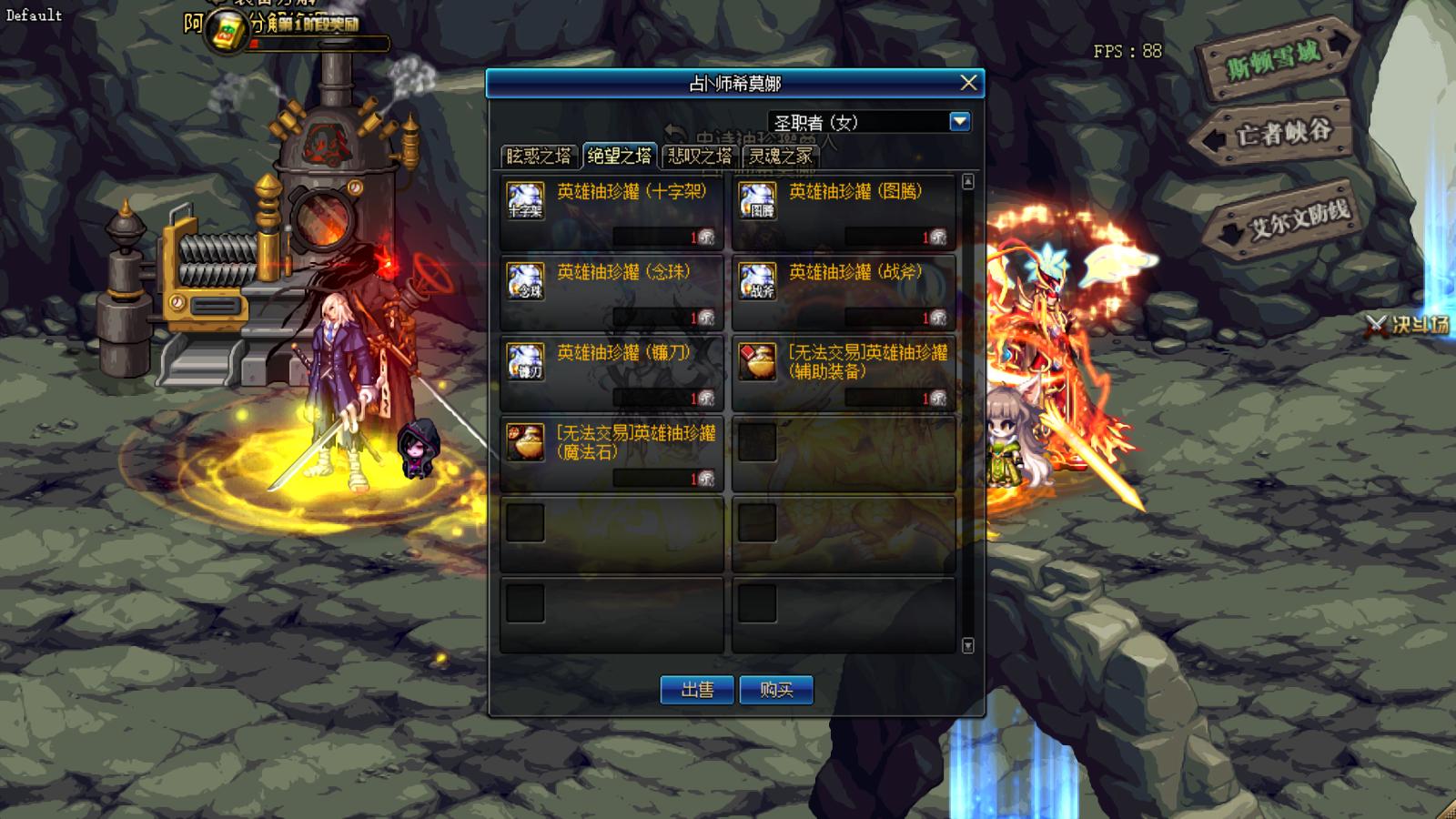1456x819 pixels.
Task: Click the 出售 button
Action: pyautogui.click(x=699, y=690)
